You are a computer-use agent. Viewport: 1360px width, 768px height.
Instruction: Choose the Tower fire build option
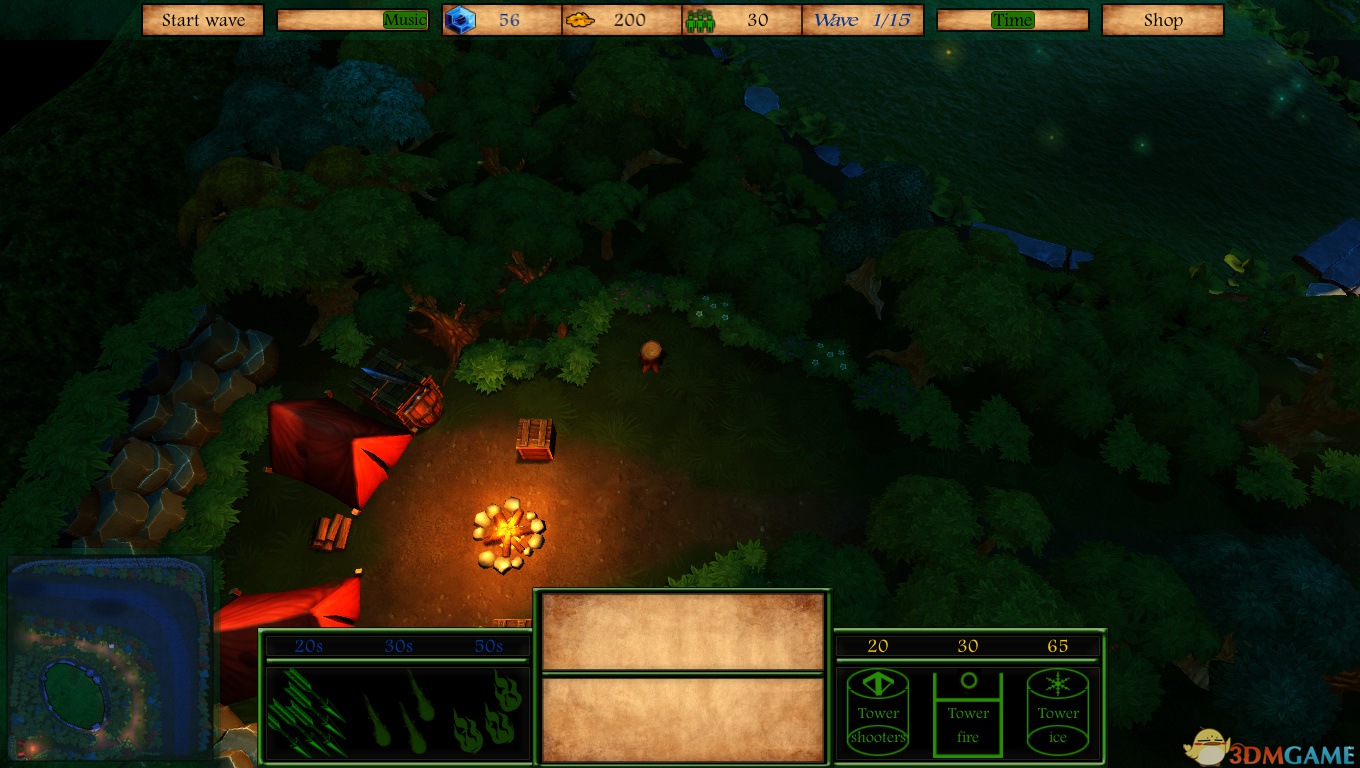968,712
